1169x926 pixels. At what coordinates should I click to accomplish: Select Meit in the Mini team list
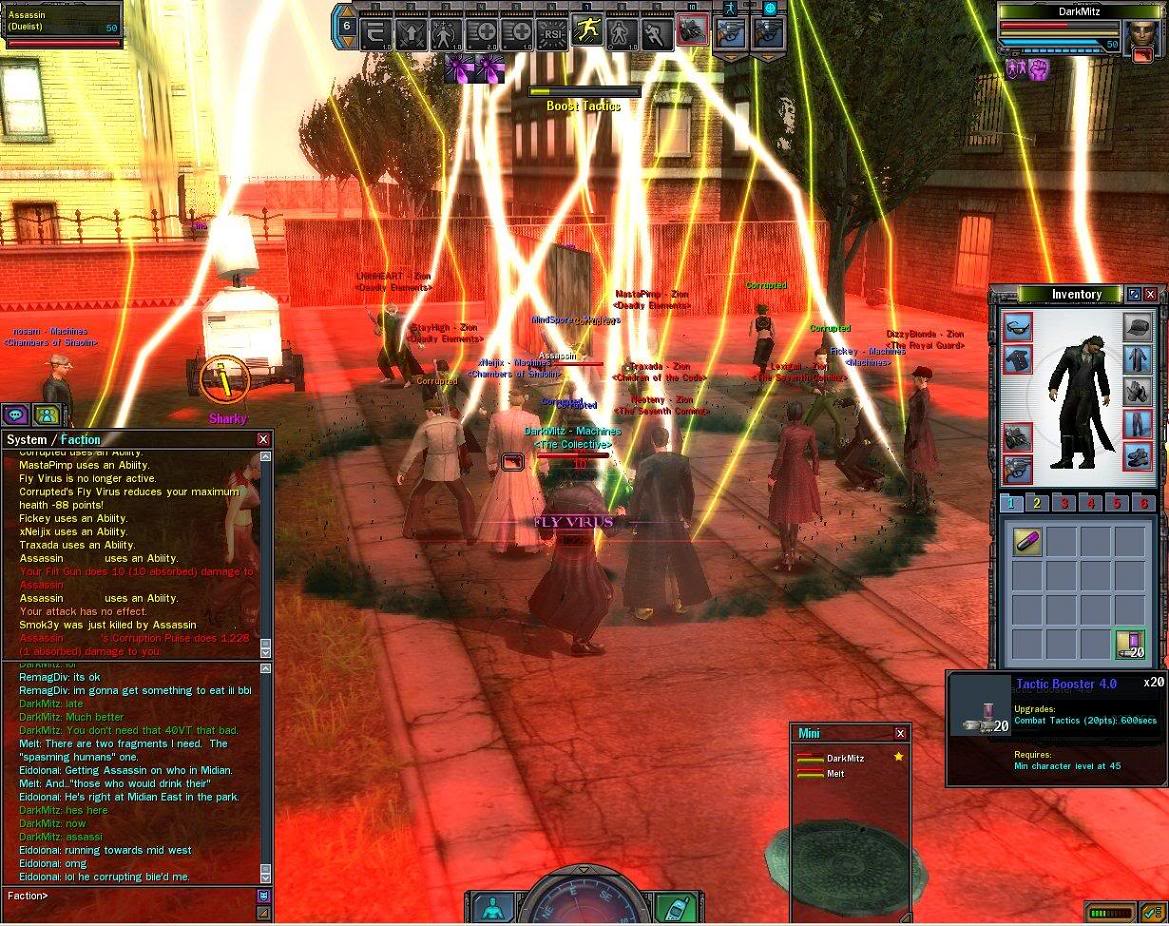tap(836, 773)
